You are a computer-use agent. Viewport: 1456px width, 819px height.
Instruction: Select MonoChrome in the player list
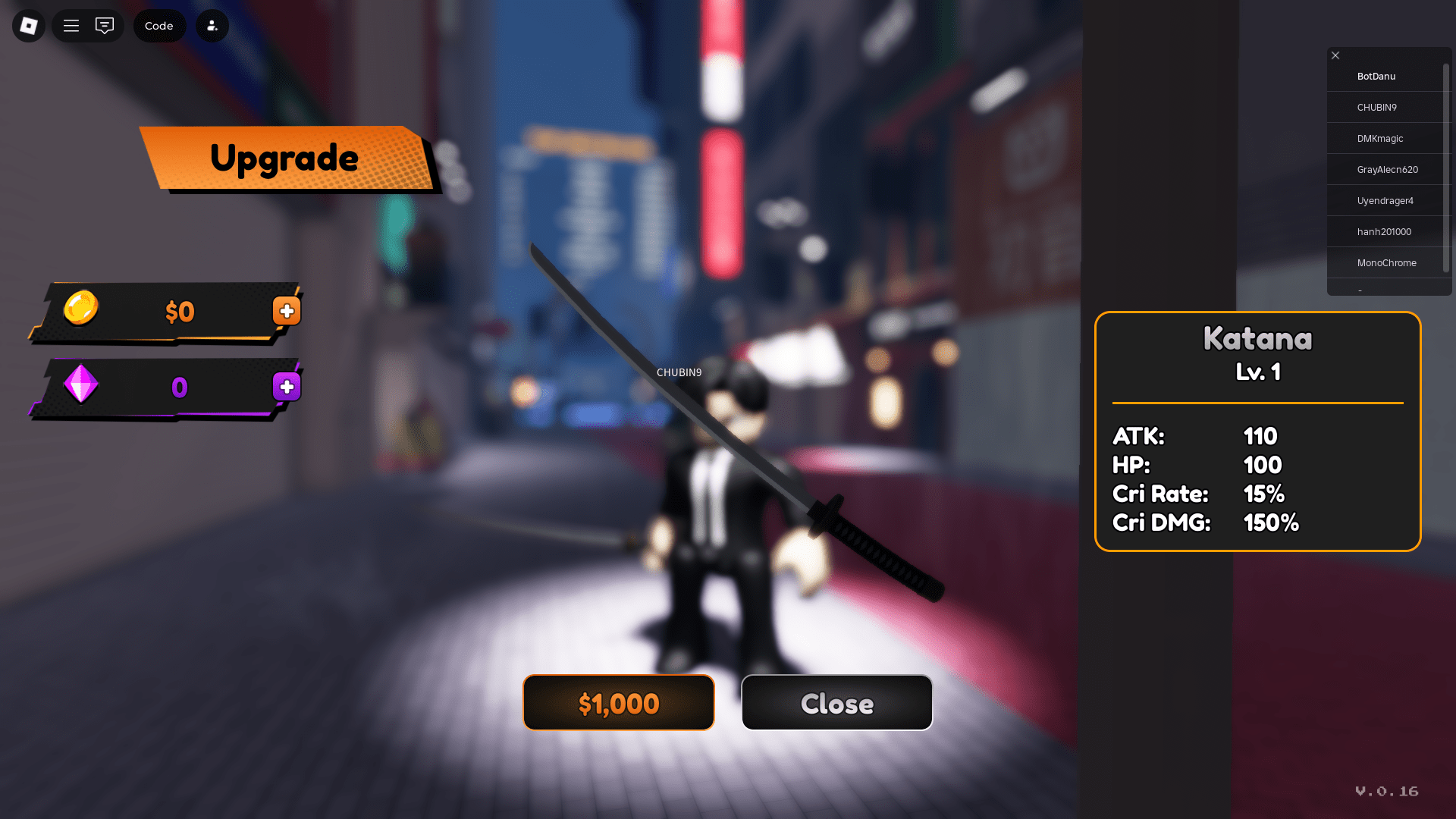pos(1387,262)
